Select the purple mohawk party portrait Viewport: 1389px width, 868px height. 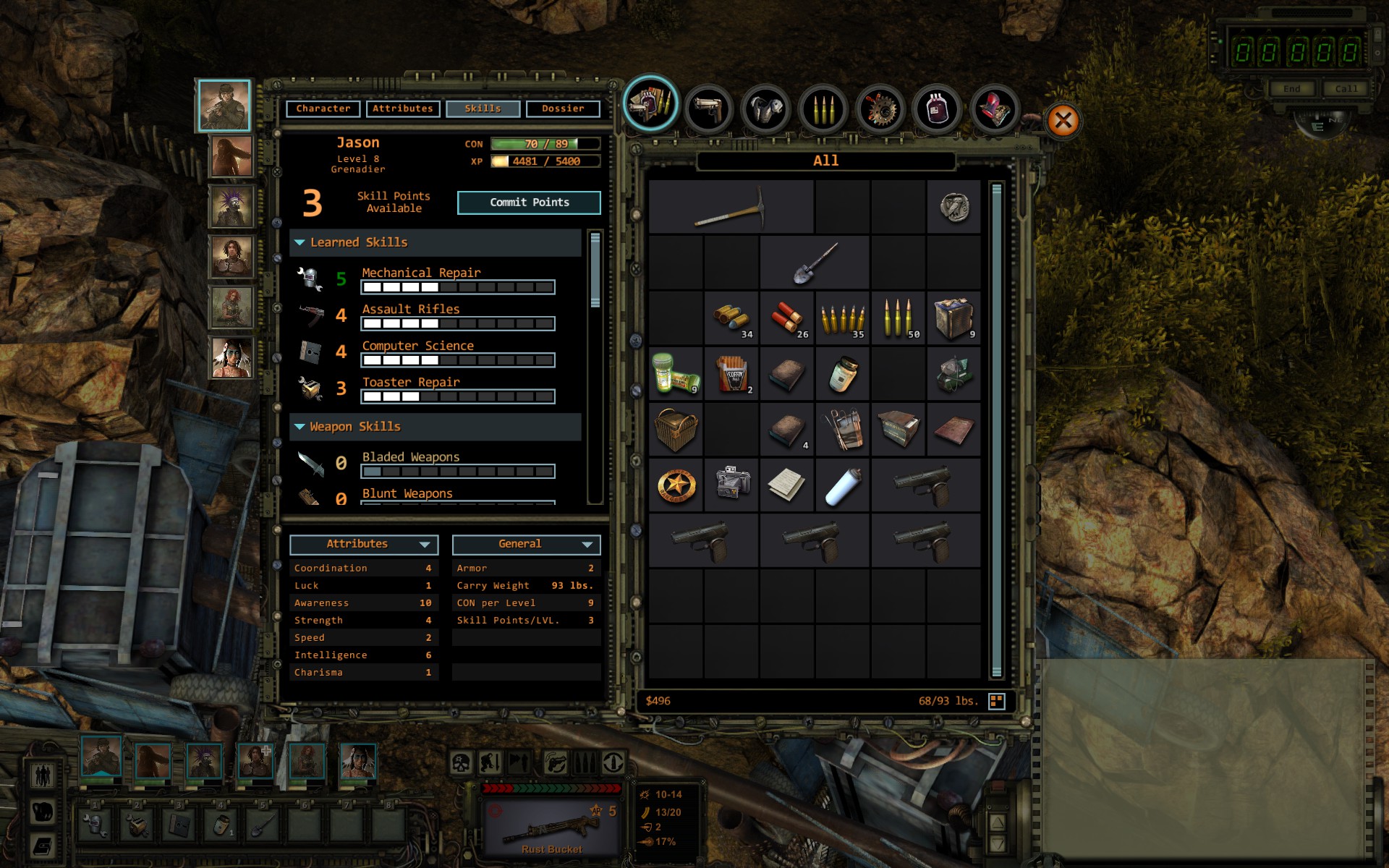(231, 206)
